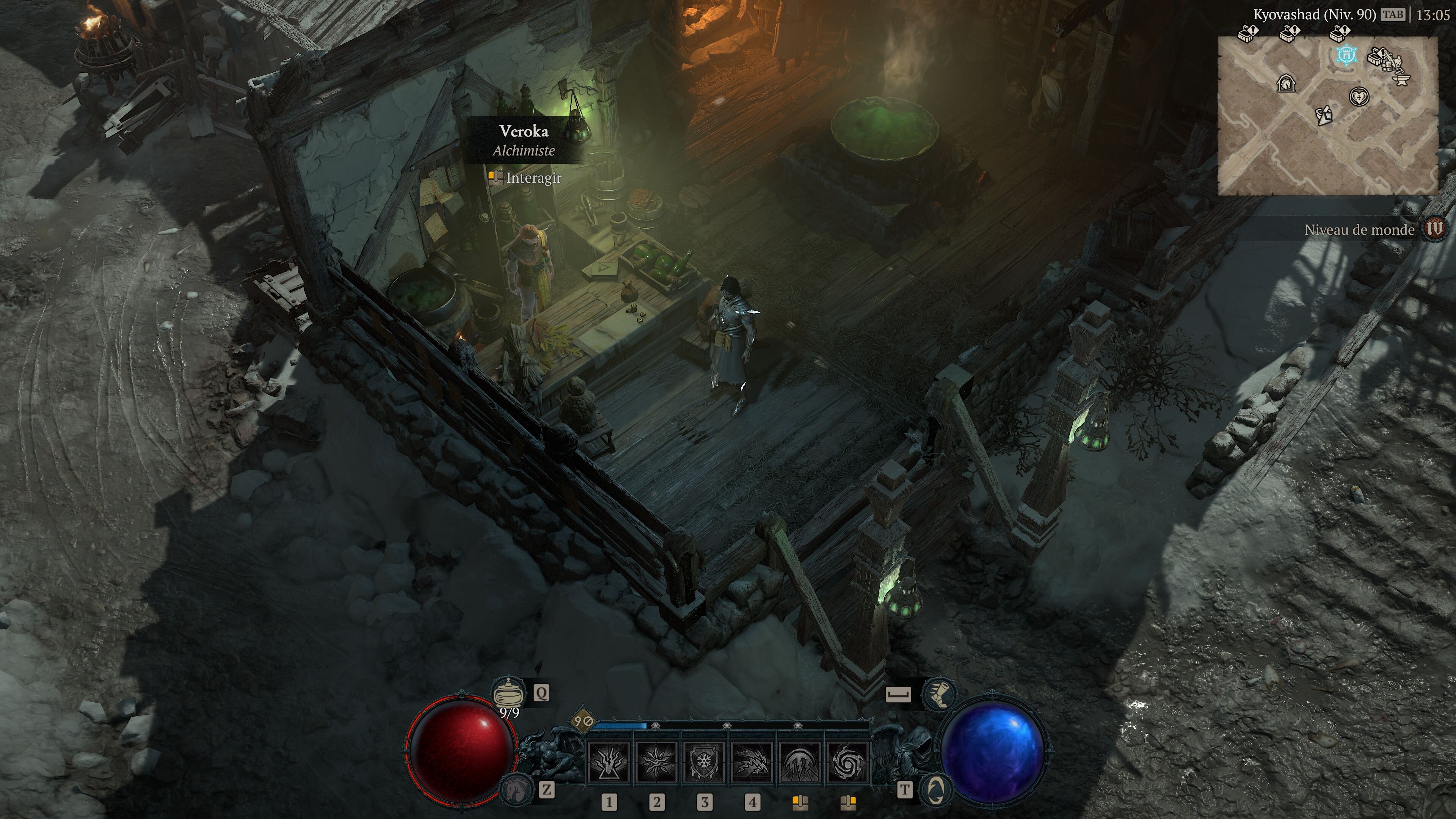1456x819 pixels.
Task: Select the healer heart marker on minimap
Action: point(1359,97)
